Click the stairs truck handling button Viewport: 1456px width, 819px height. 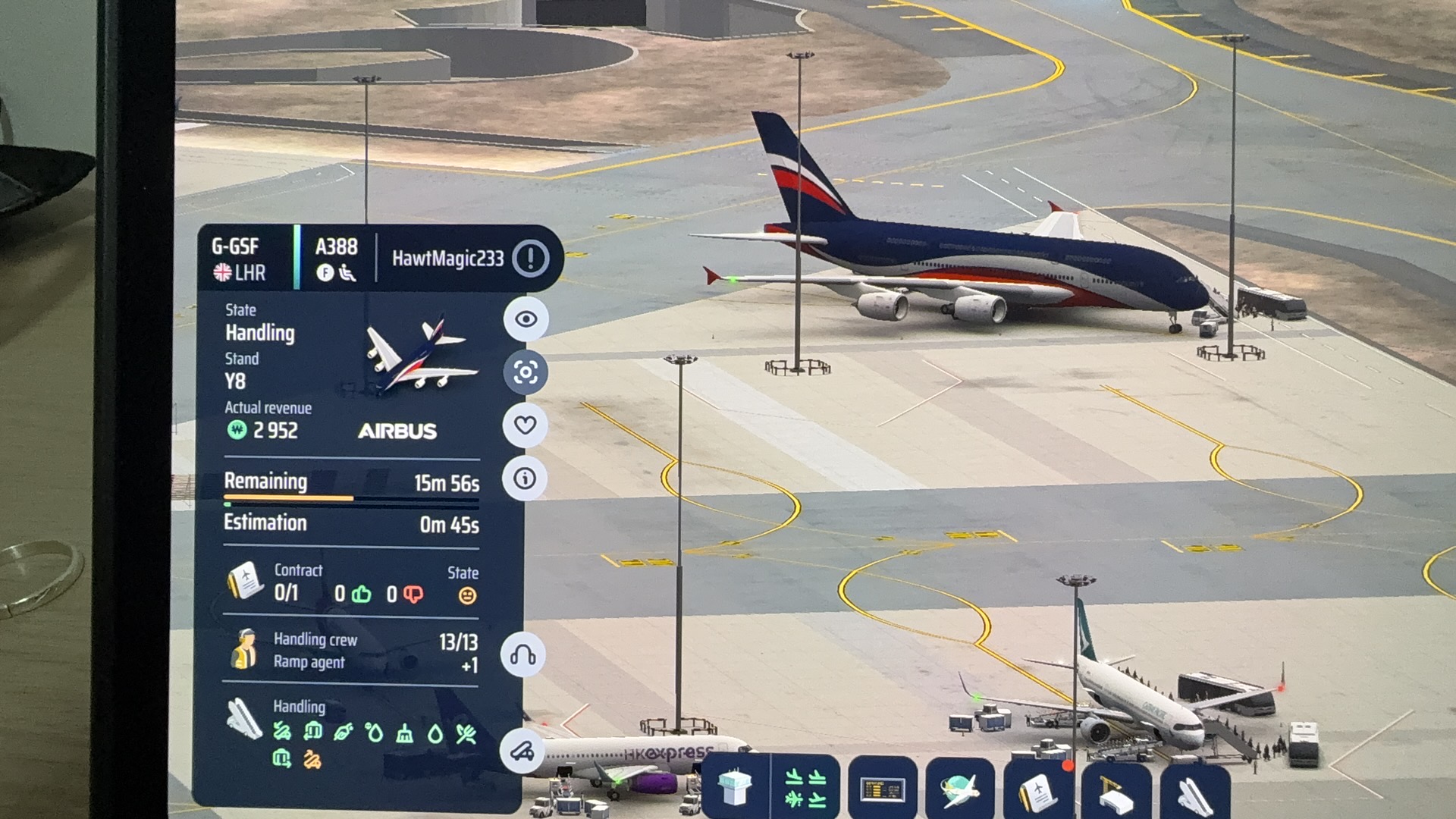(522, 751)
